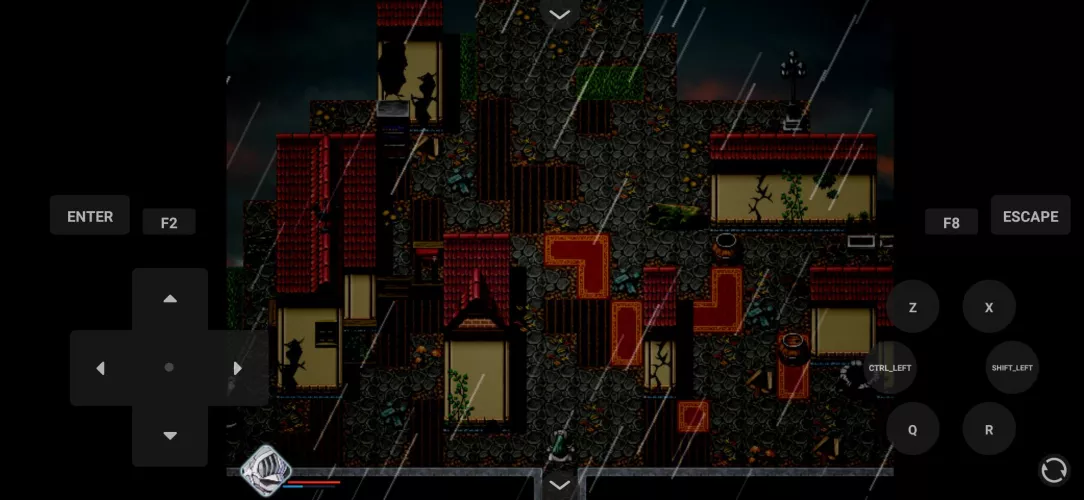Tap the right arrow on the d-pad
The height and width of the screenshot is (500, 1084).
(x=238, y=368)
